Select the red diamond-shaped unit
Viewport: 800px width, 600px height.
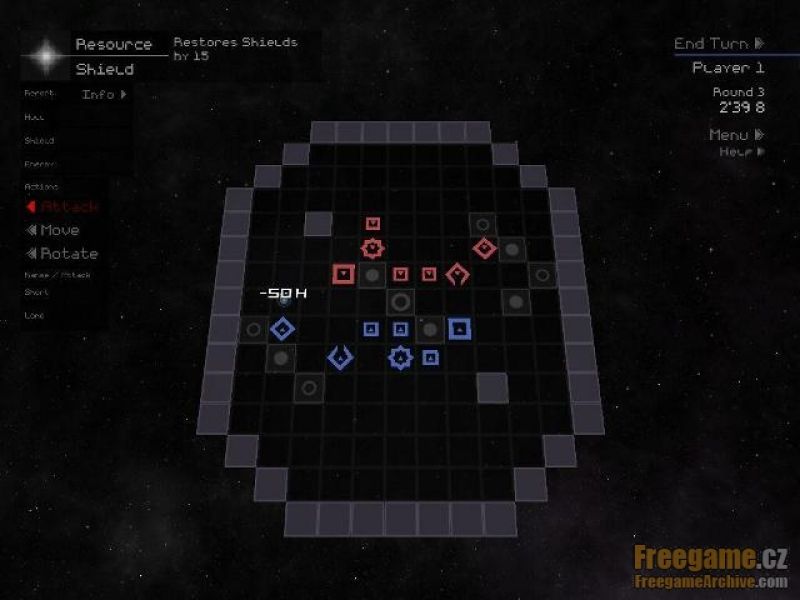[x=485, y=247]
